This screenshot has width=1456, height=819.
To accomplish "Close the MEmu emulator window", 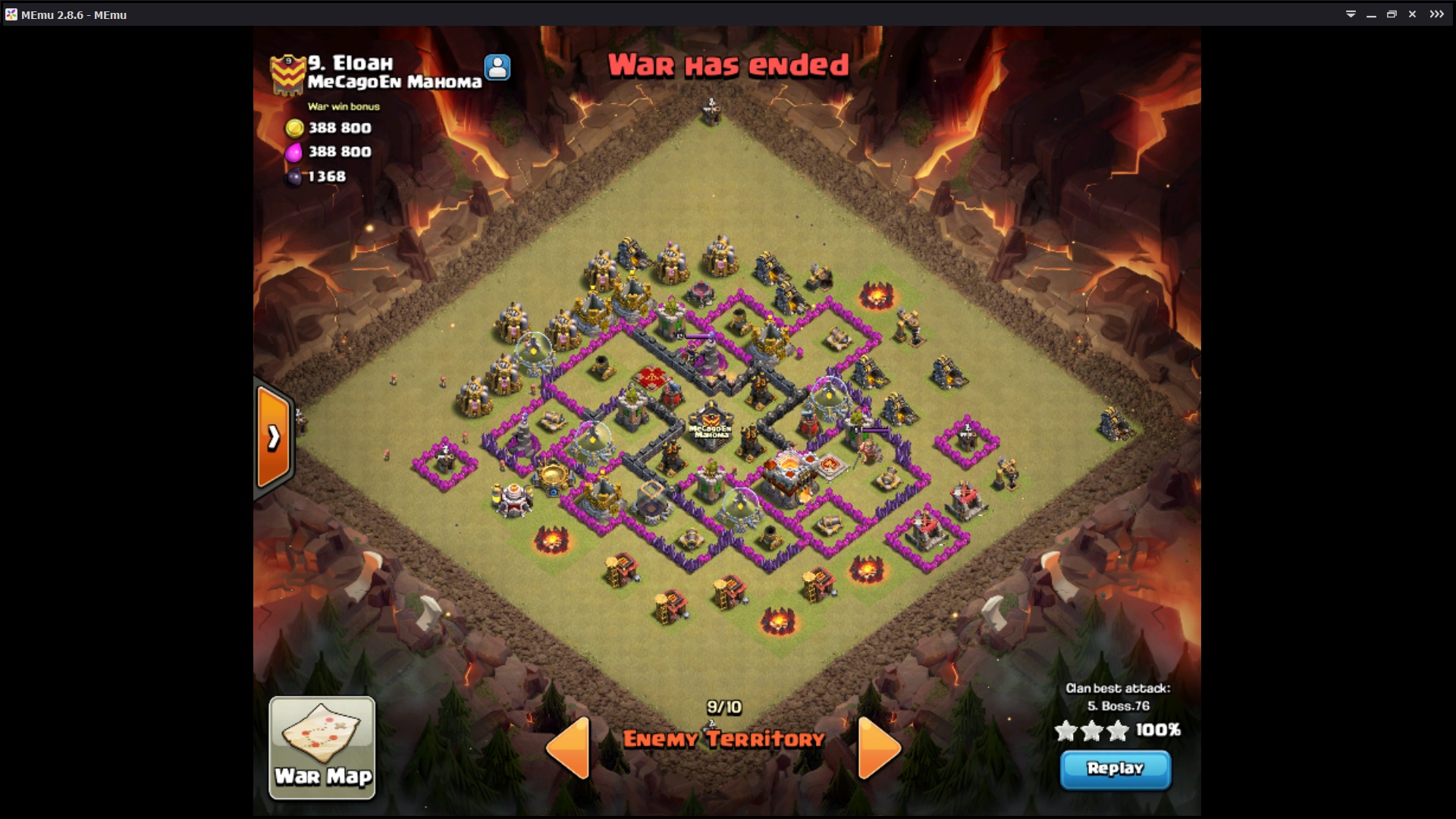I will pyautogui.click(x=1412, y=14).
